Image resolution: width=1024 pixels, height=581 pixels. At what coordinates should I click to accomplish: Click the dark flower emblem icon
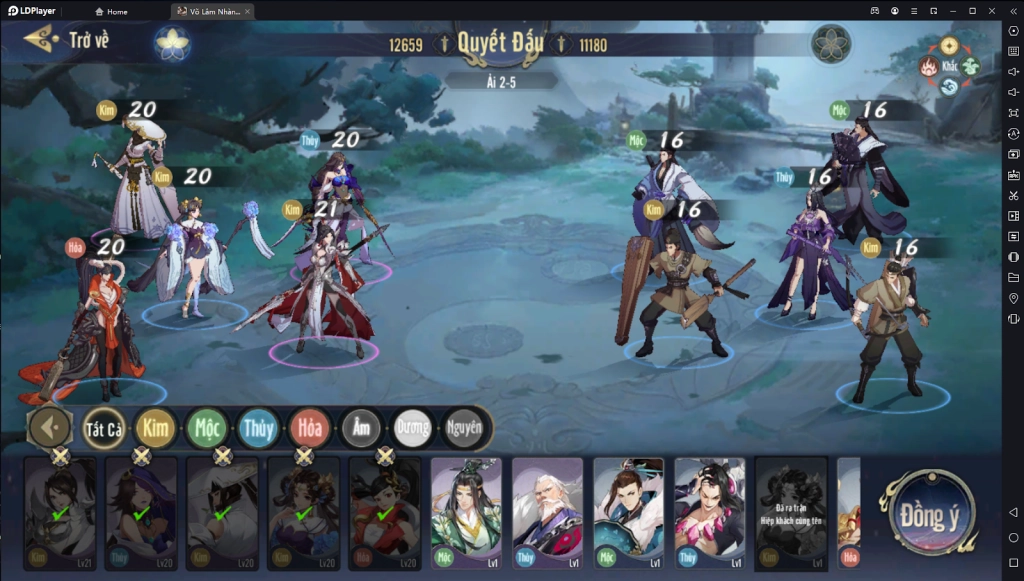[x=830, y=44]
